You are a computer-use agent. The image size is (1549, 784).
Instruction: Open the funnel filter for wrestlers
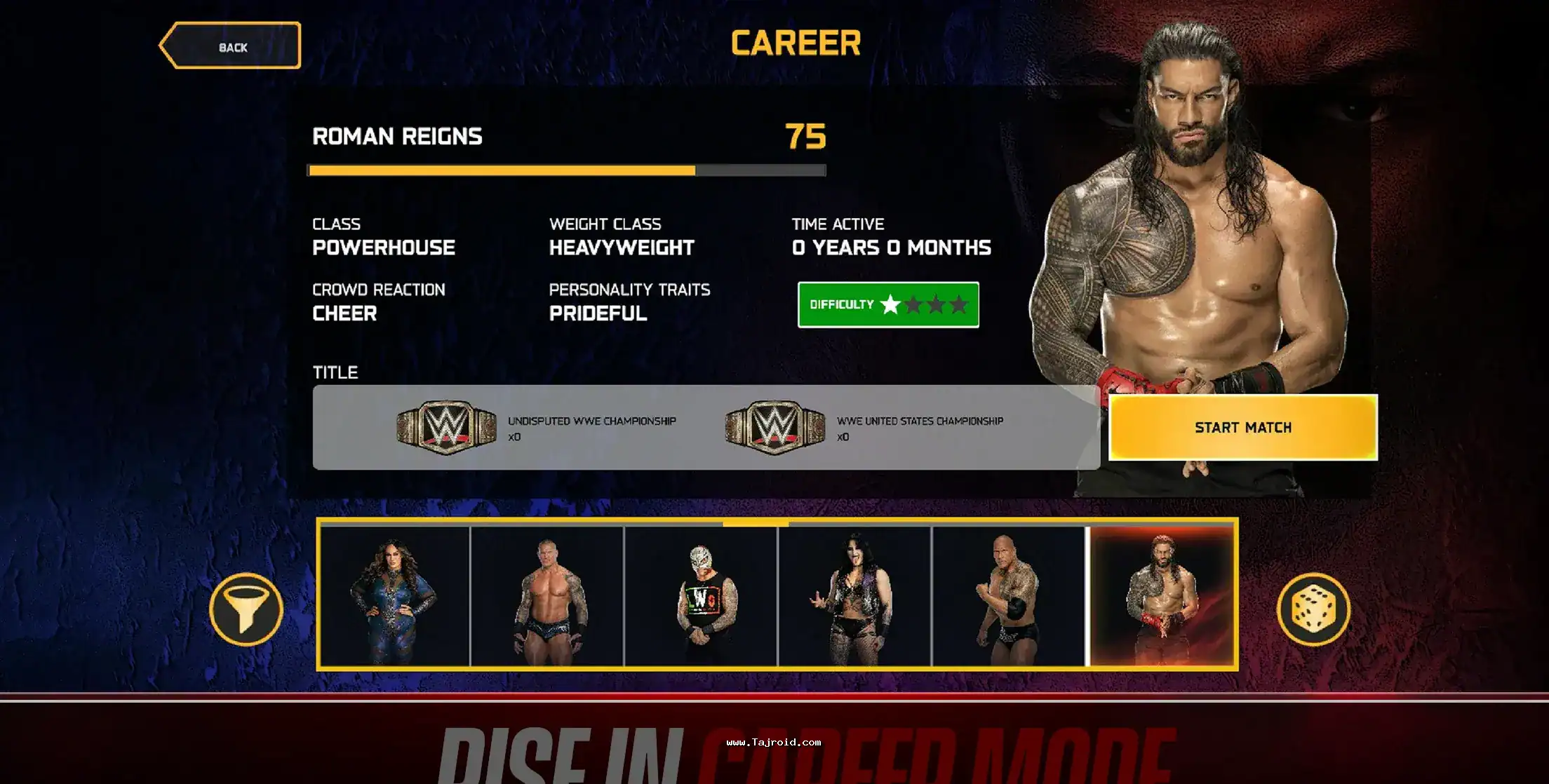246,609
